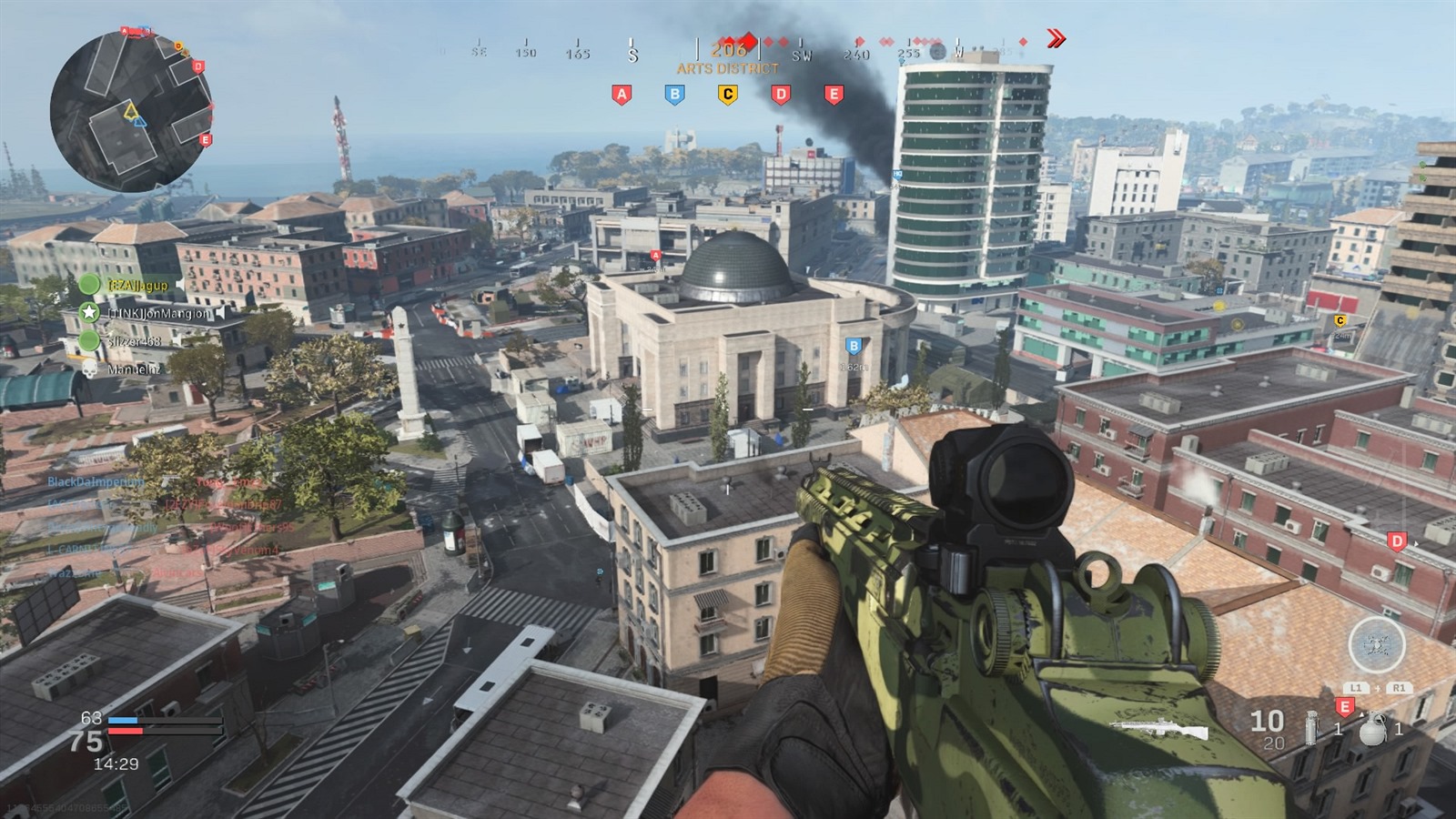Open the circular minimap
Viewport: 1456px width, 819px height.
pos(131,110)
